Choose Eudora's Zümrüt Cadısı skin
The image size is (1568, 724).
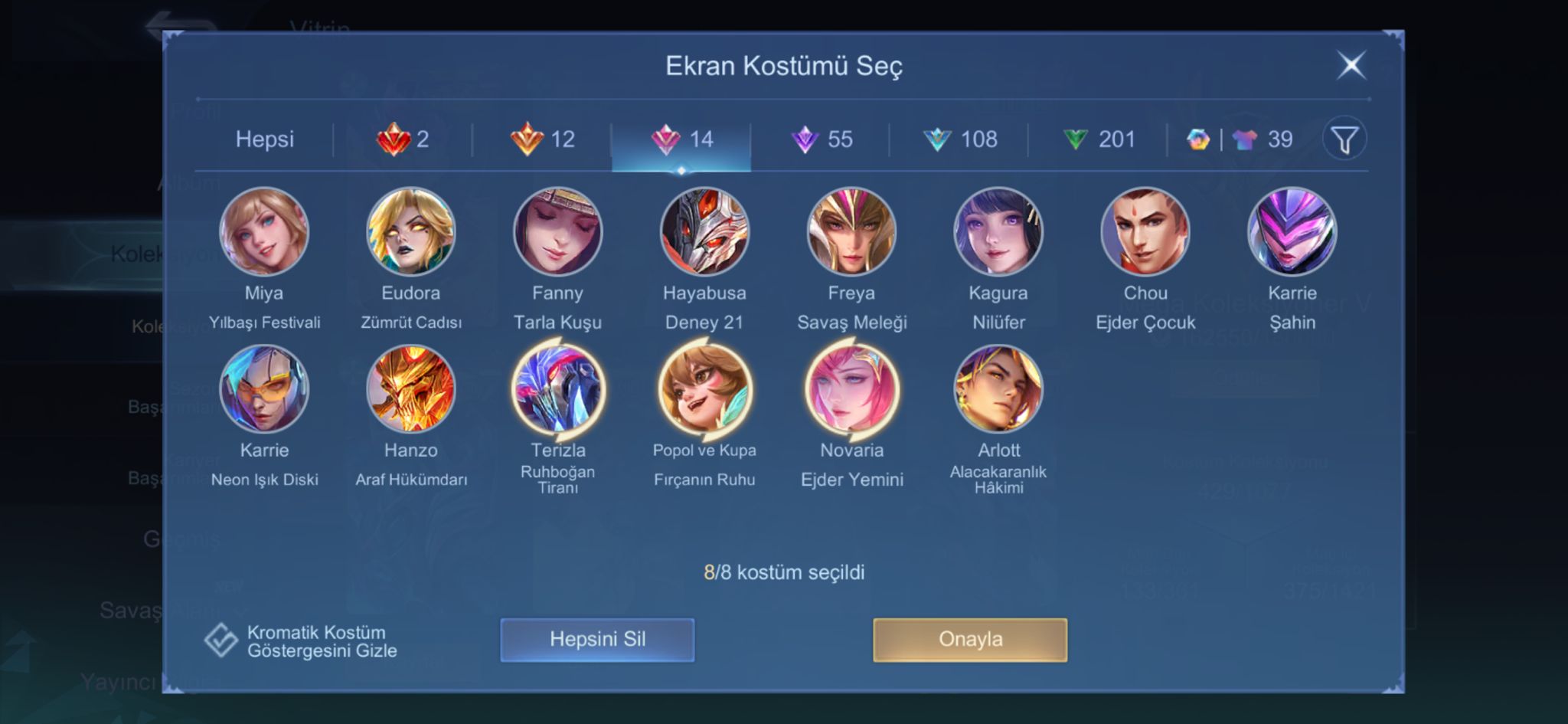coord(411,231)
